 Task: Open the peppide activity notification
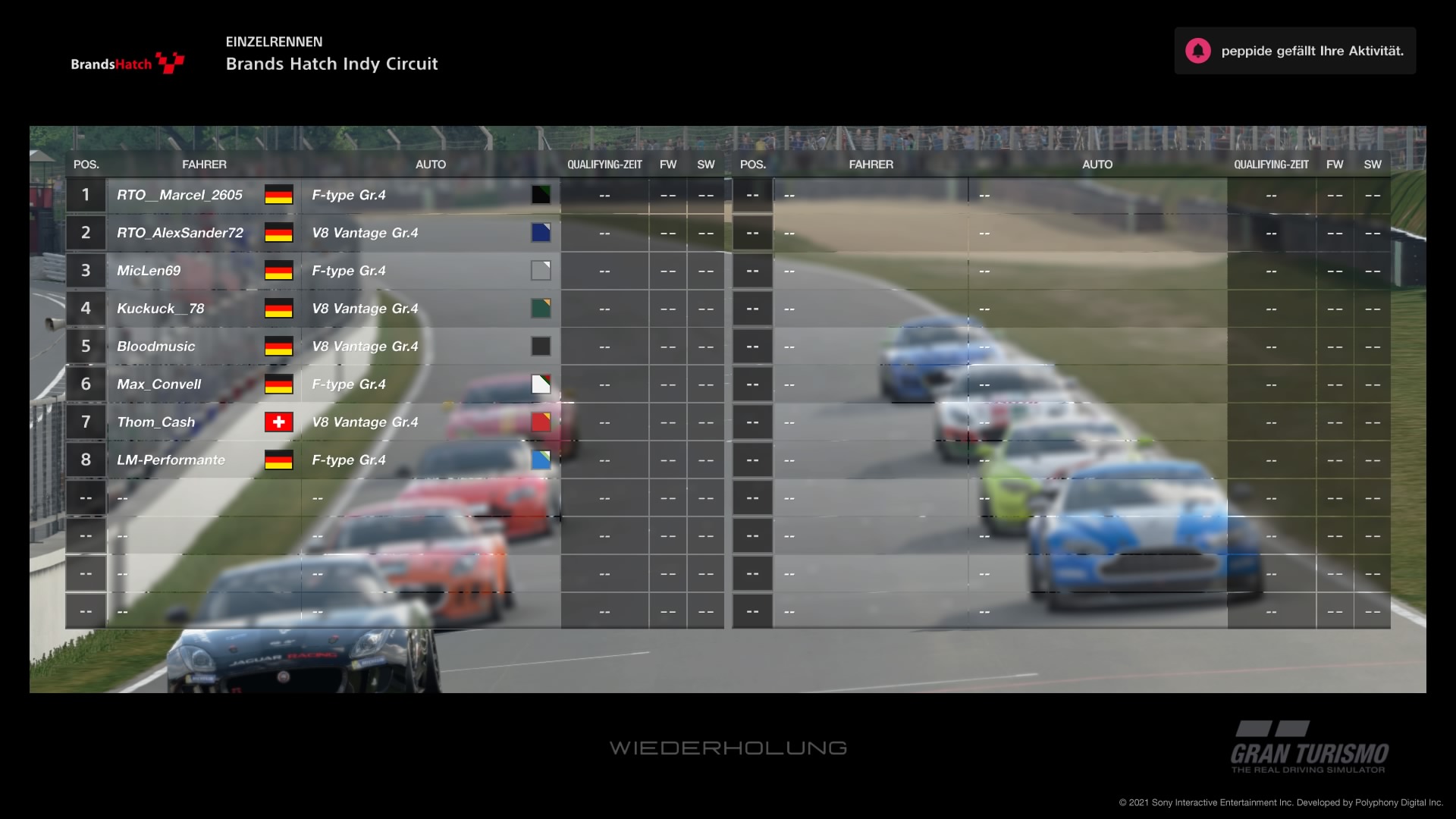(x=1294, y=51)
